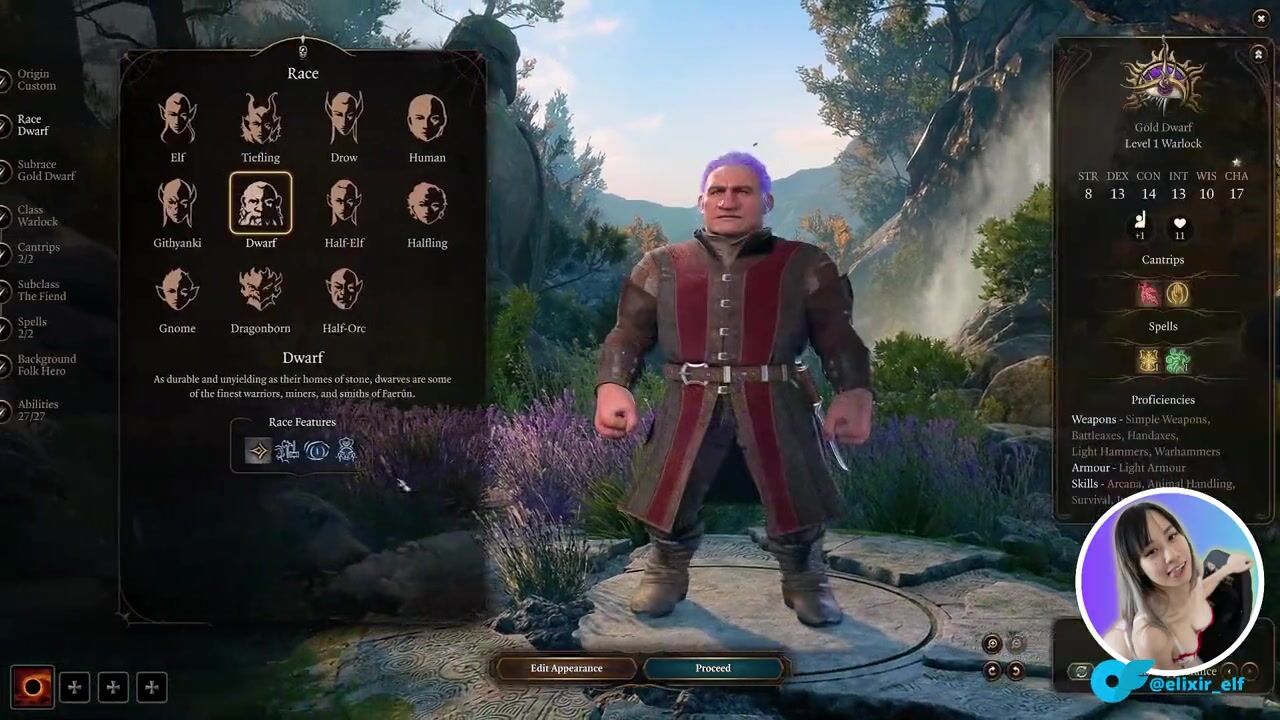The height and width of the screenshot is (720, 1280).
Task: Select the glowing orange party member slot
Action: 32,687
